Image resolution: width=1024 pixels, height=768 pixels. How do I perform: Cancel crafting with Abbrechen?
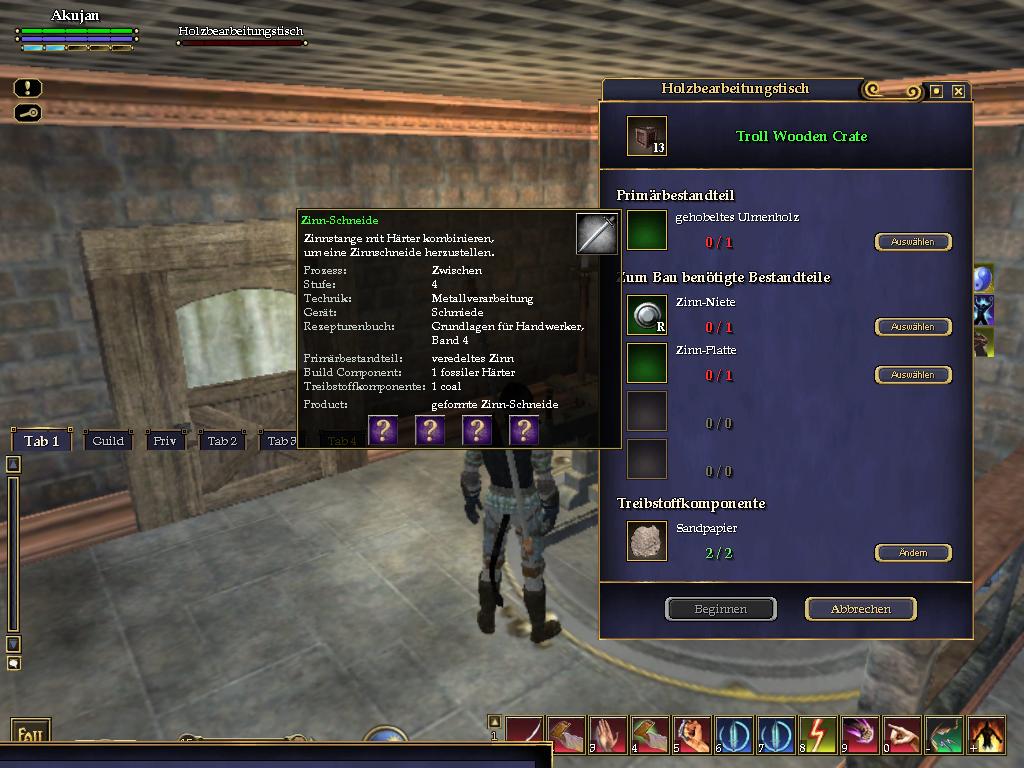[860, 609]
